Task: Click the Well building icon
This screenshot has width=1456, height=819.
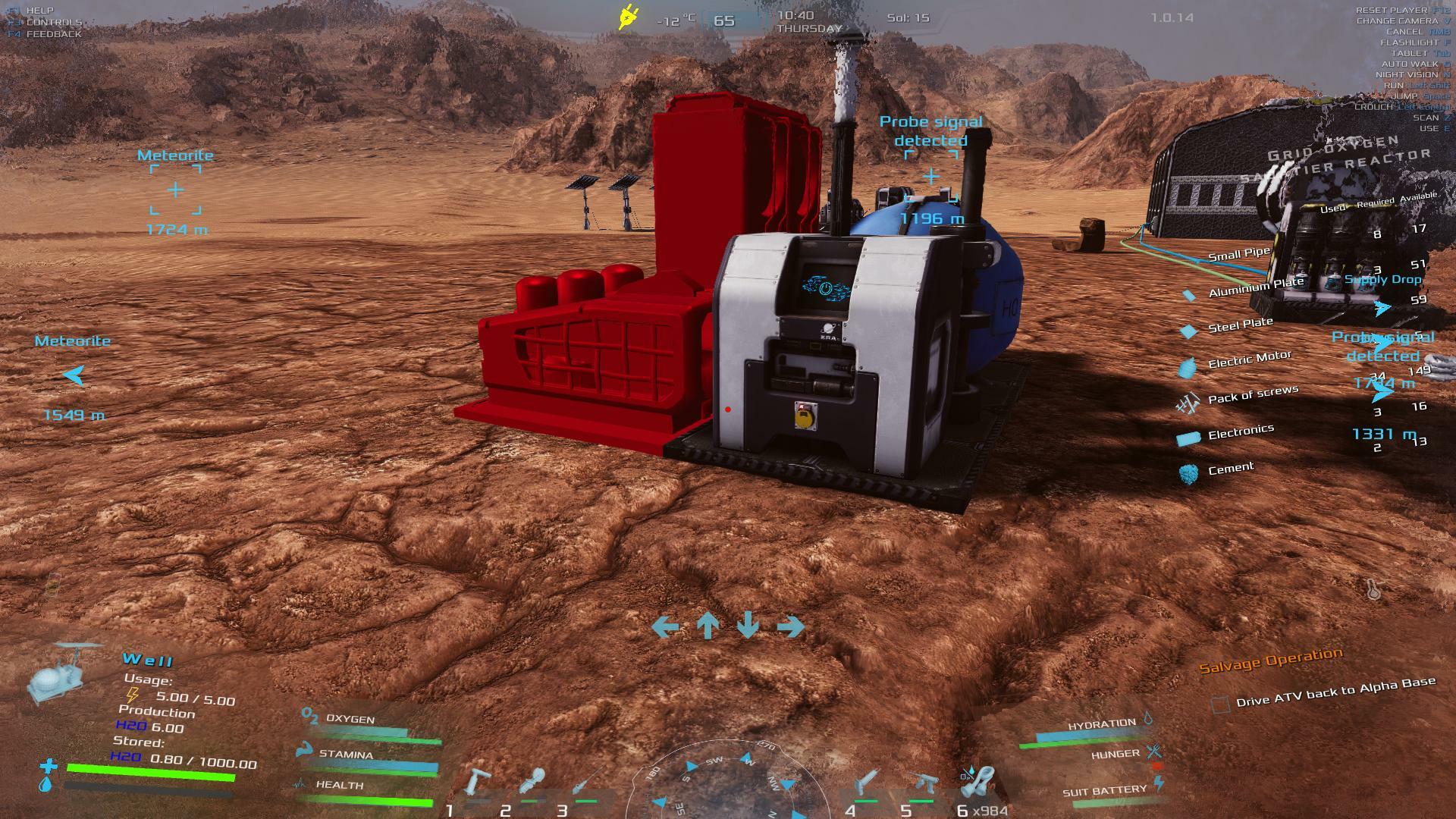Action: 63,672
